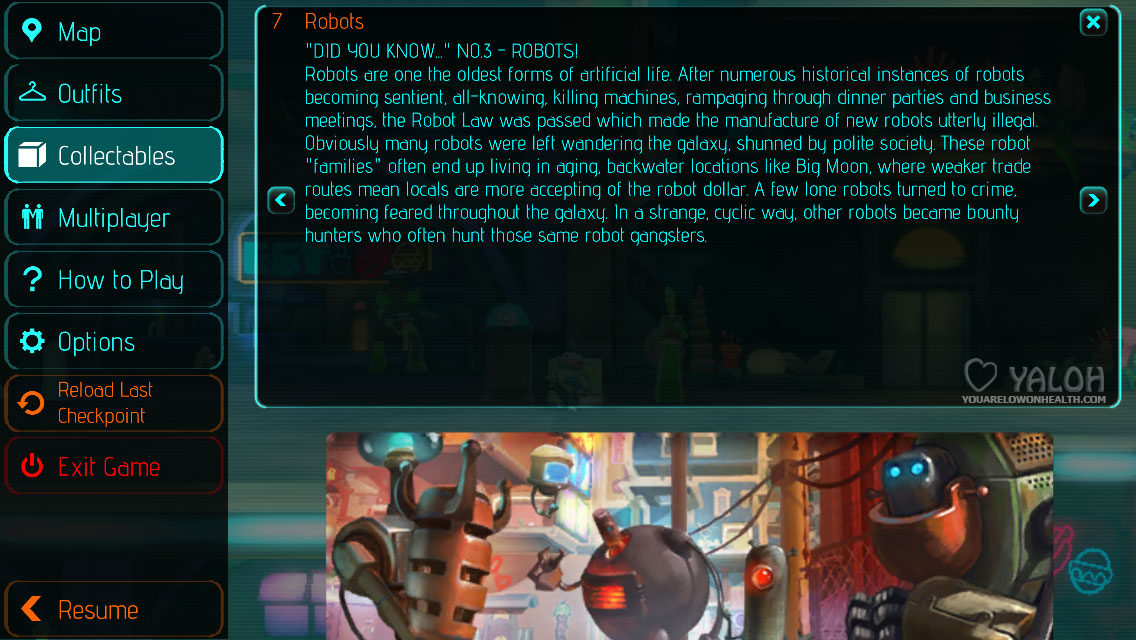View the robots artwork image
The height and width of the screenshot is (640, 1136).
tap(689, 535)
